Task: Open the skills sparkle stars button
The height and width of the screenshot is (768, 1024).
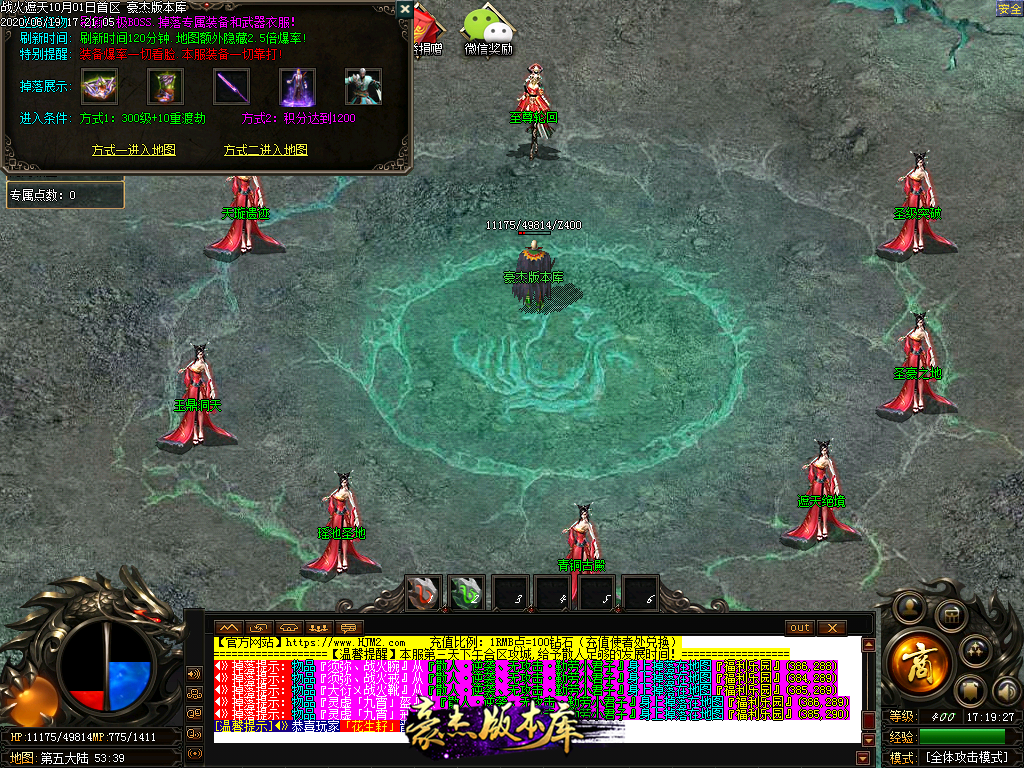Action: [x=975, y=651]
